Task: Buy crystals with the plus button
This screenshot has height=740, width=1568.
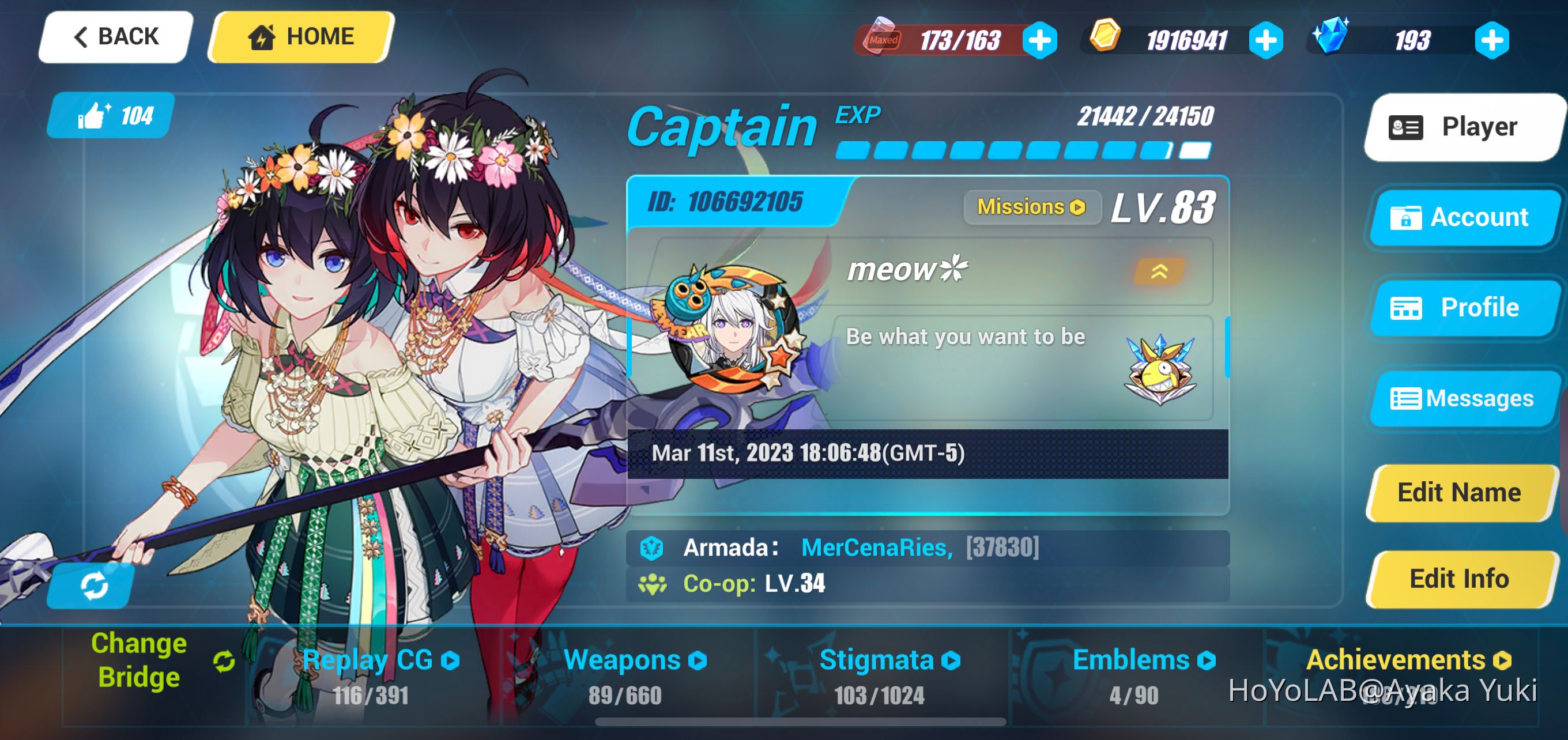Action: pyautogui.click(x=1492, y=40)
